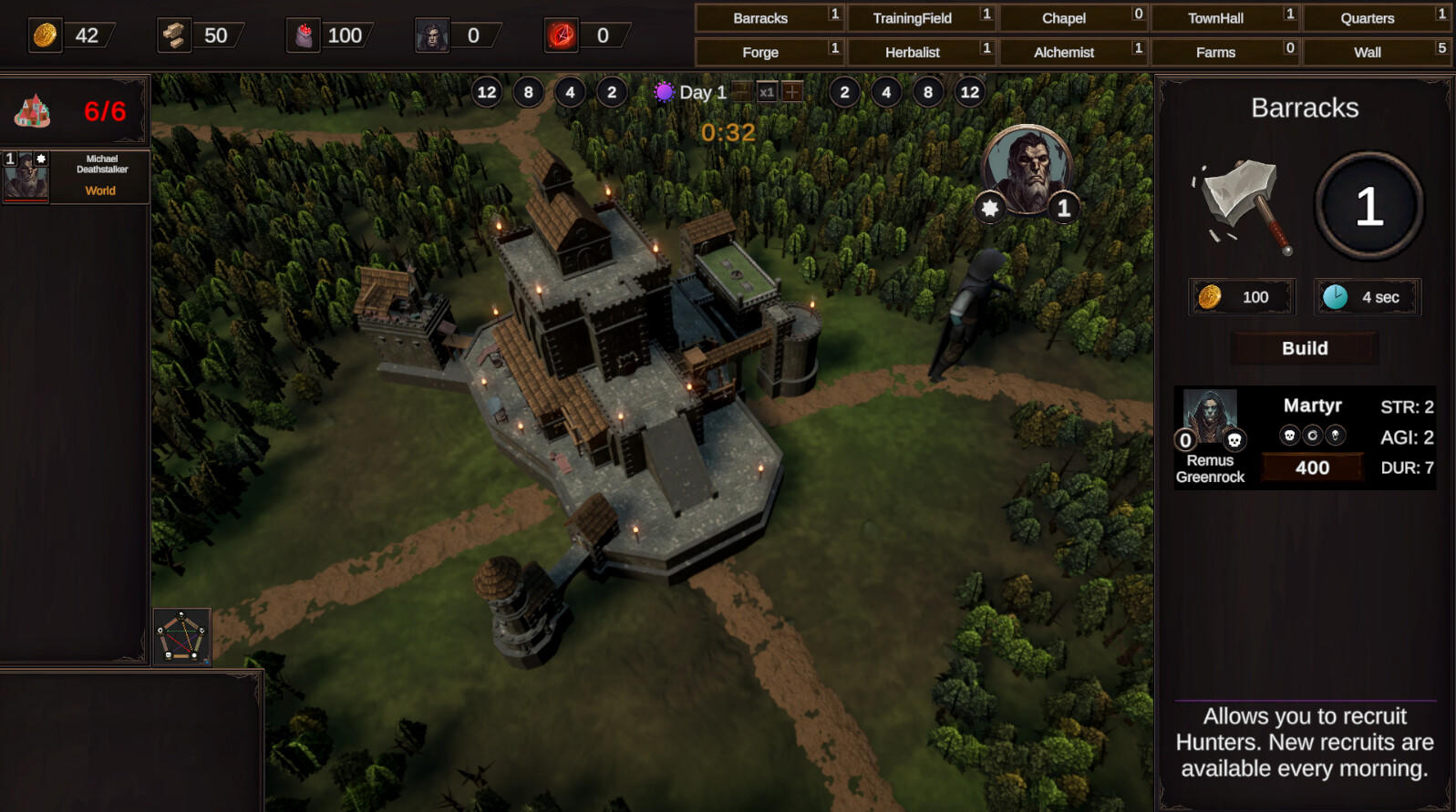Viewport: 1456px width, 812px height.
Task: Choose the Herbalist building
Action: 912,52
